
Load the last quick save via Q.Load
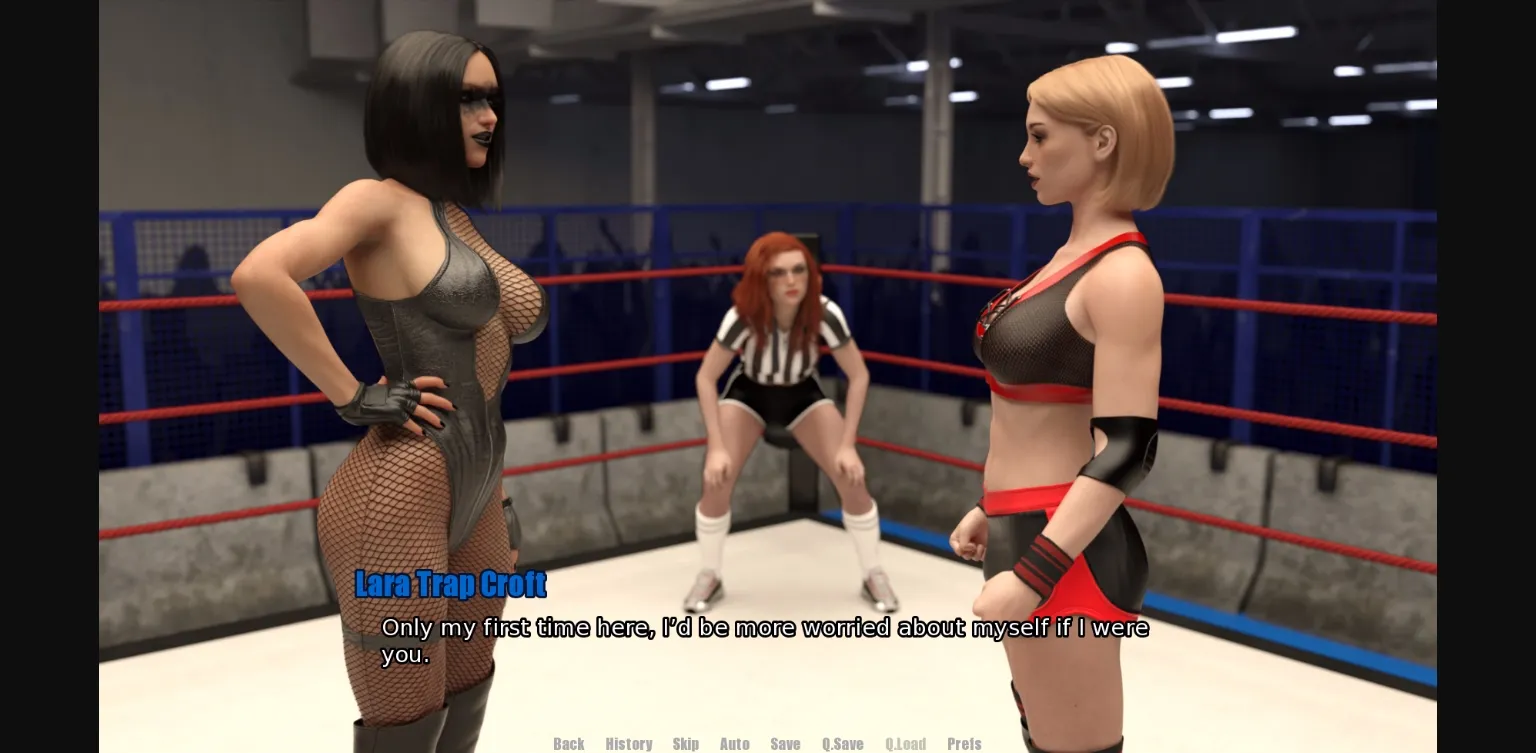pyautogui.click(x=905, y=744)
